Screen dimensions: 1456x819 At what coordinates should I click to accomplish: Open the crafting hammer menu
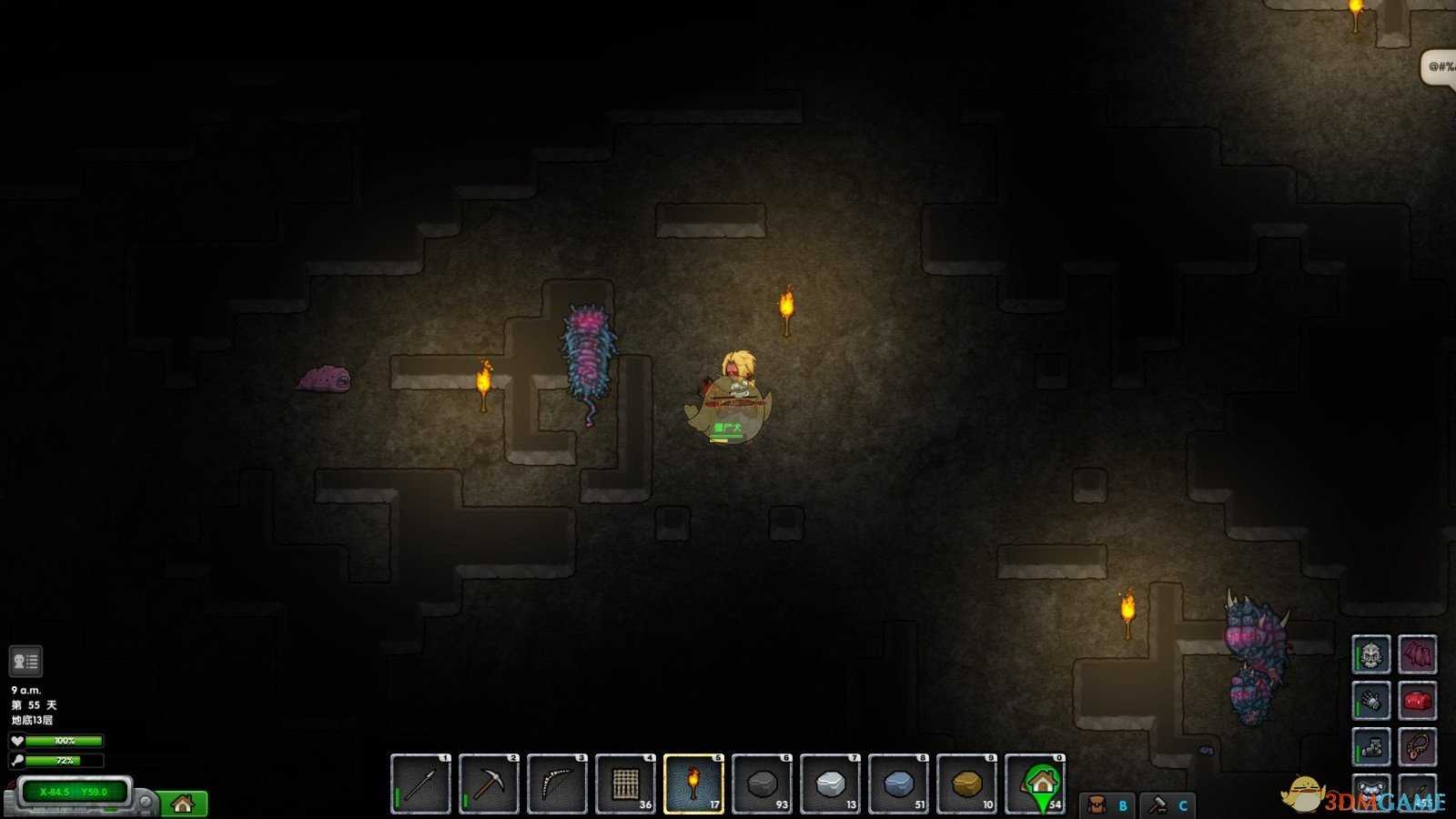tap(1168, 805)
